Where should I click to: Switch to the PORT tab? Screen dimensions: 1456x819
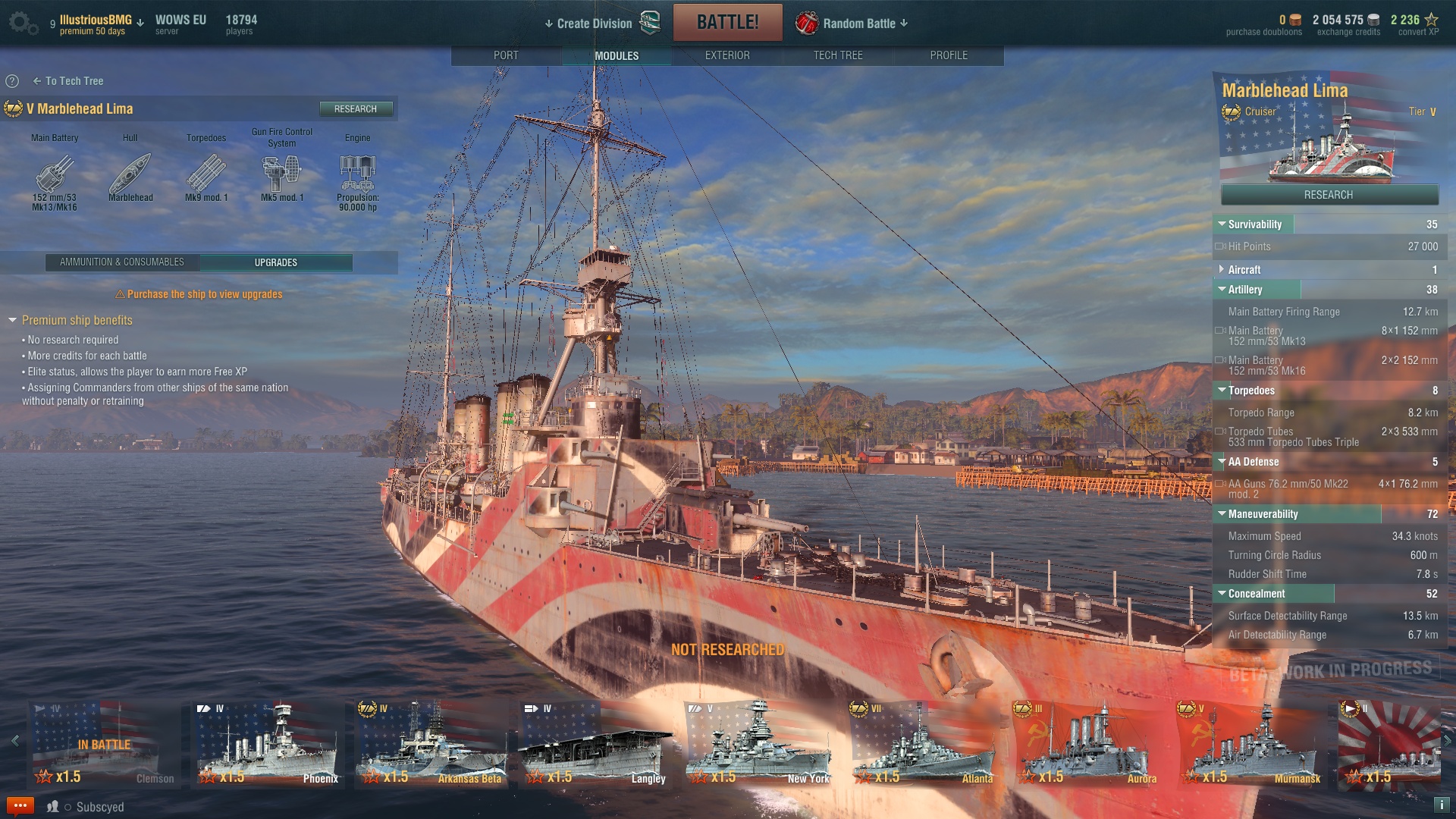[x=506, y=55]
